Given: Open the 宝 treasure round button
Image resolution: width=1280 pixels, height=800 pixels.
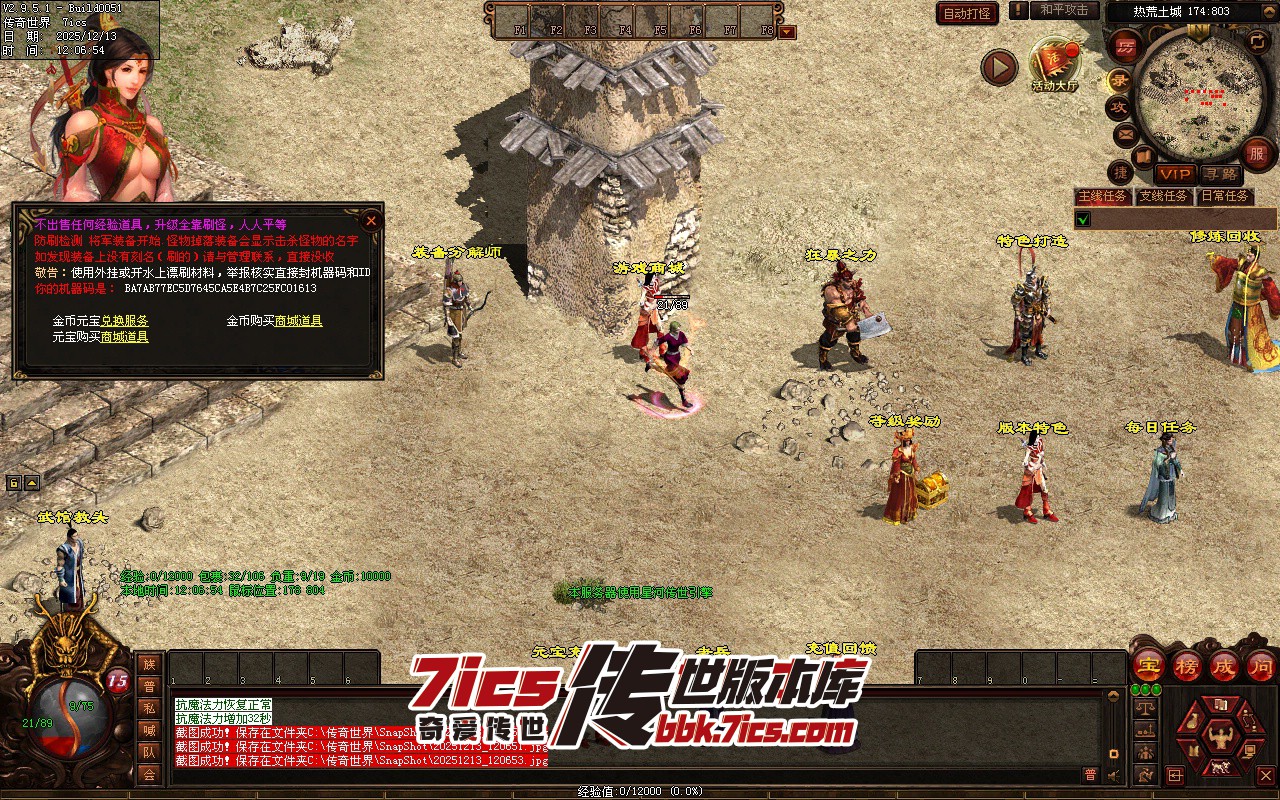Looking at the screenshot, I should pyautogui.click(x=1148, y=665).
